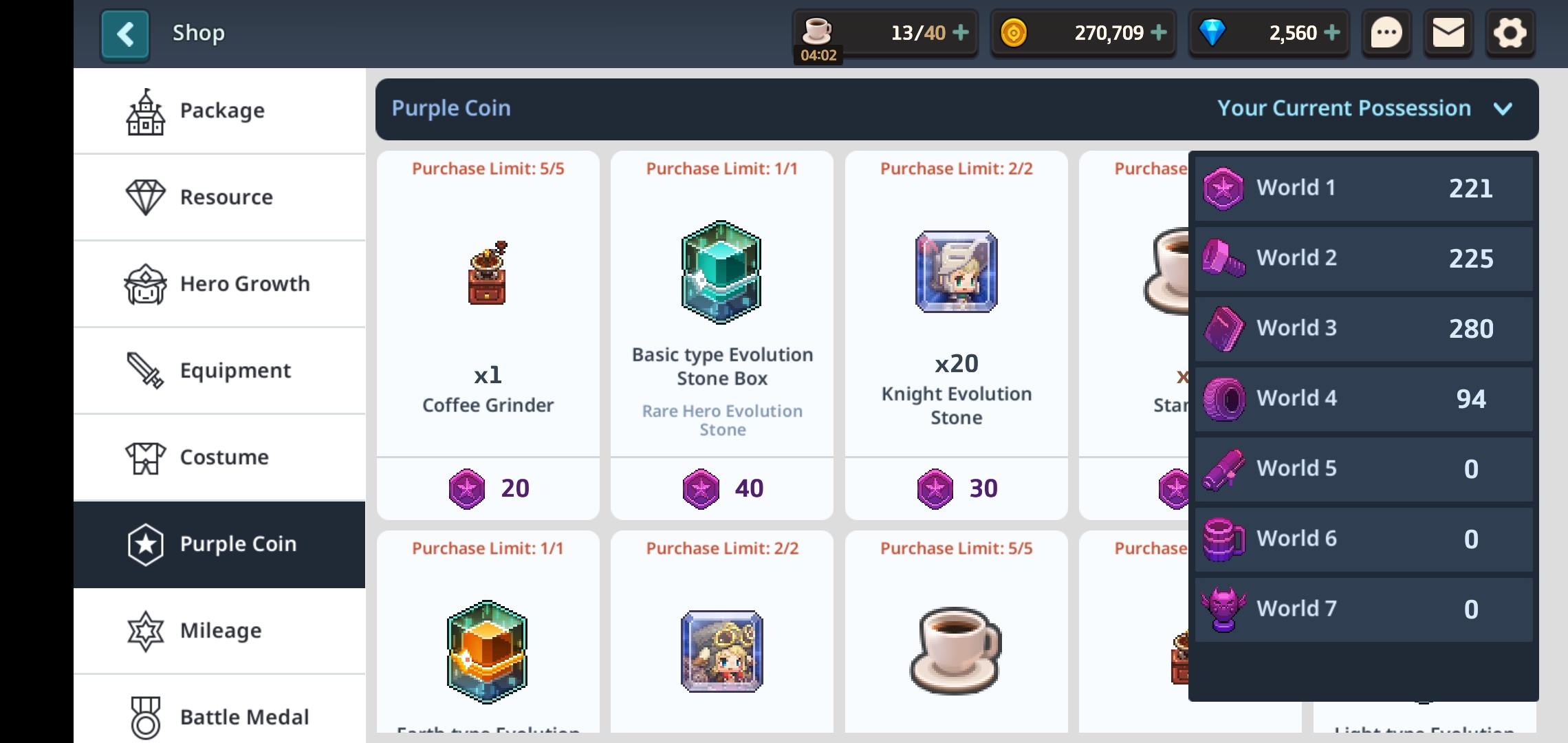Click the Battle Medal icon
The height and width of the screenshot is (743, 1568).
click(144, 716)
